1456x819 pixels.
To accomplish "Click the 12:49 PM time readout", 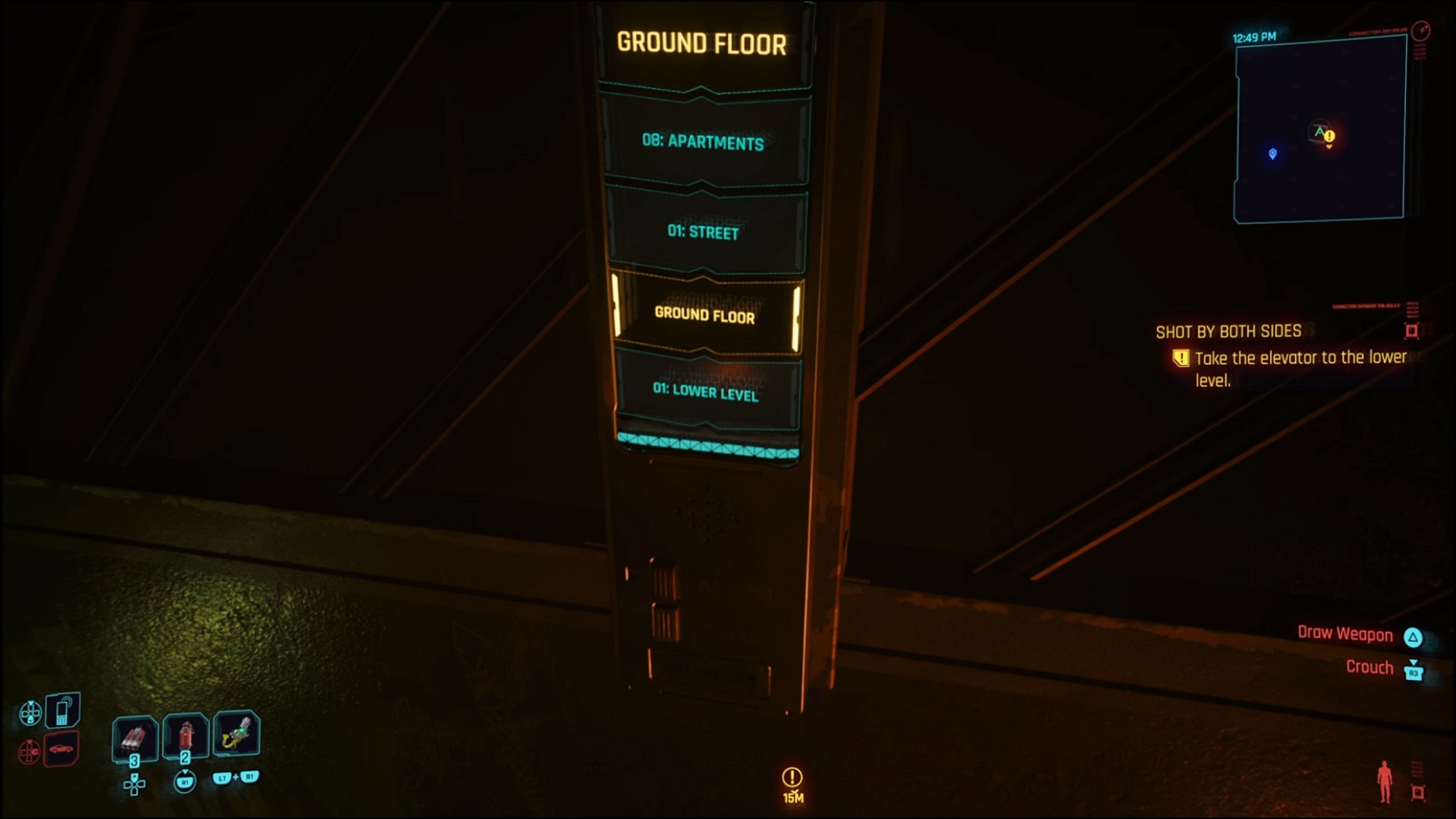I will (1253, 36).
